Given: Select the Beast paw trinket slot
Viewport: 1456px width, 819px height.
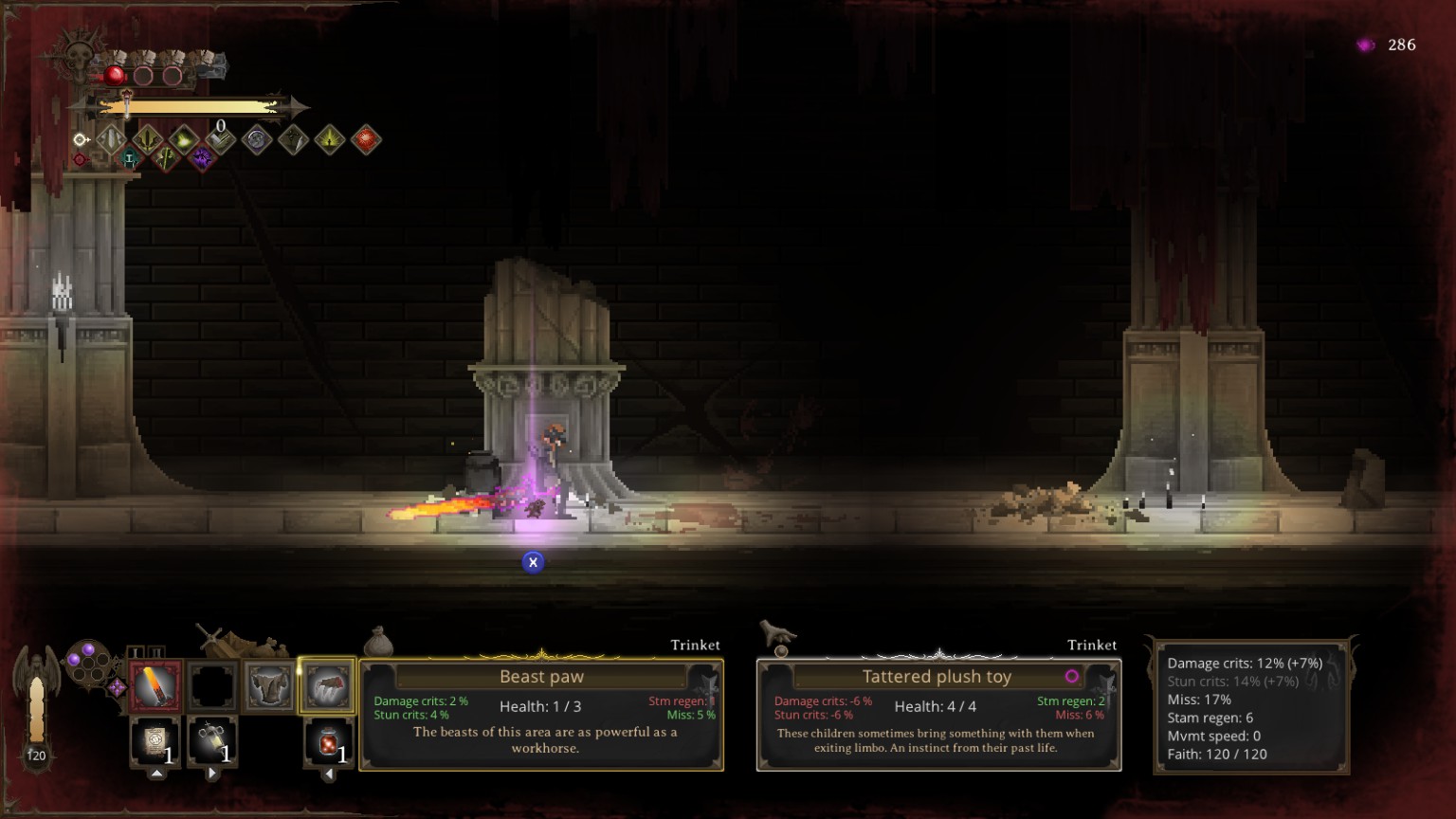Looking at the screenshot, I should tap(327, 685).
